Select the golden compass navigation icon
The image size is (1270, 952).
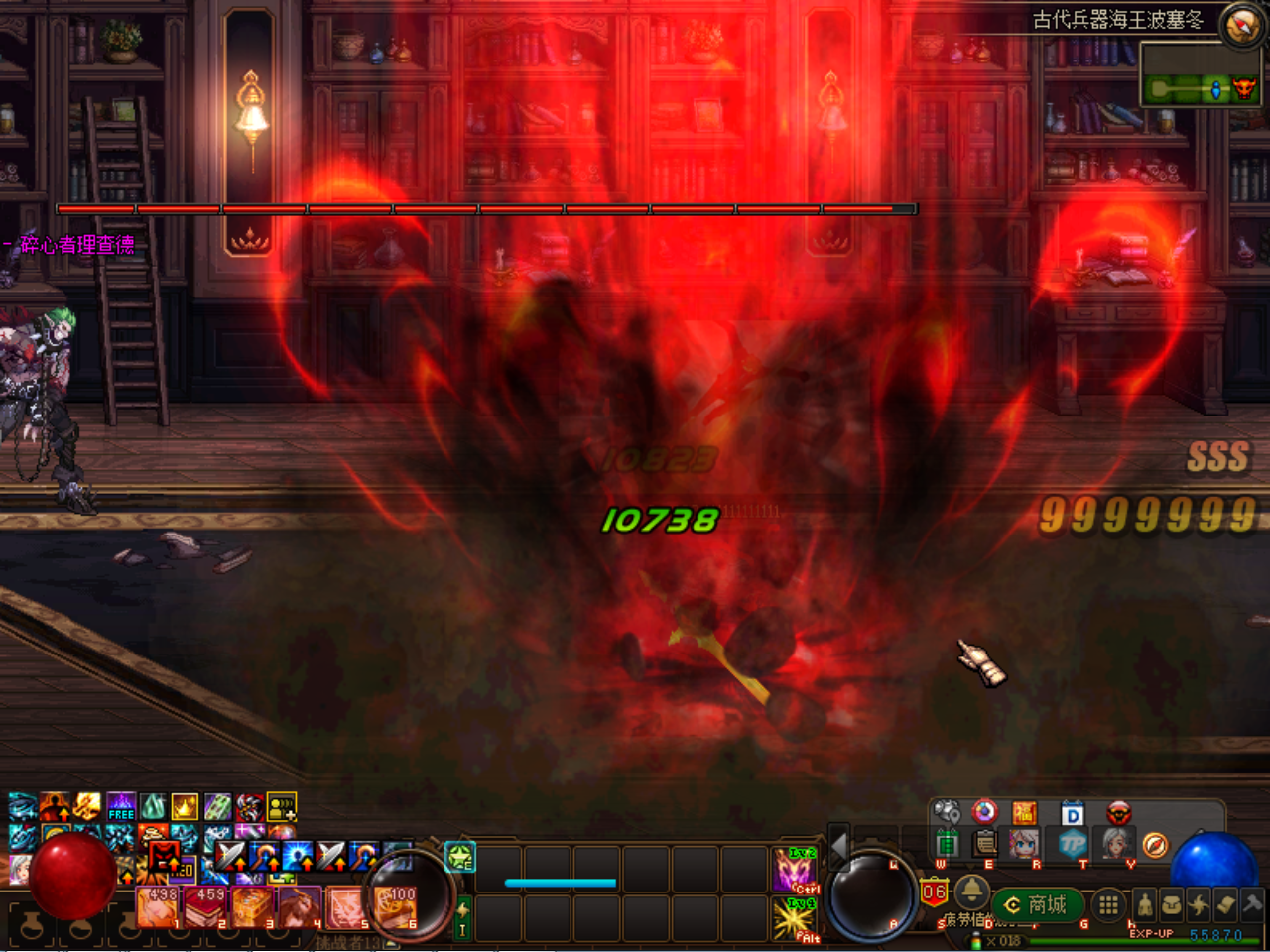(1155, 845)
